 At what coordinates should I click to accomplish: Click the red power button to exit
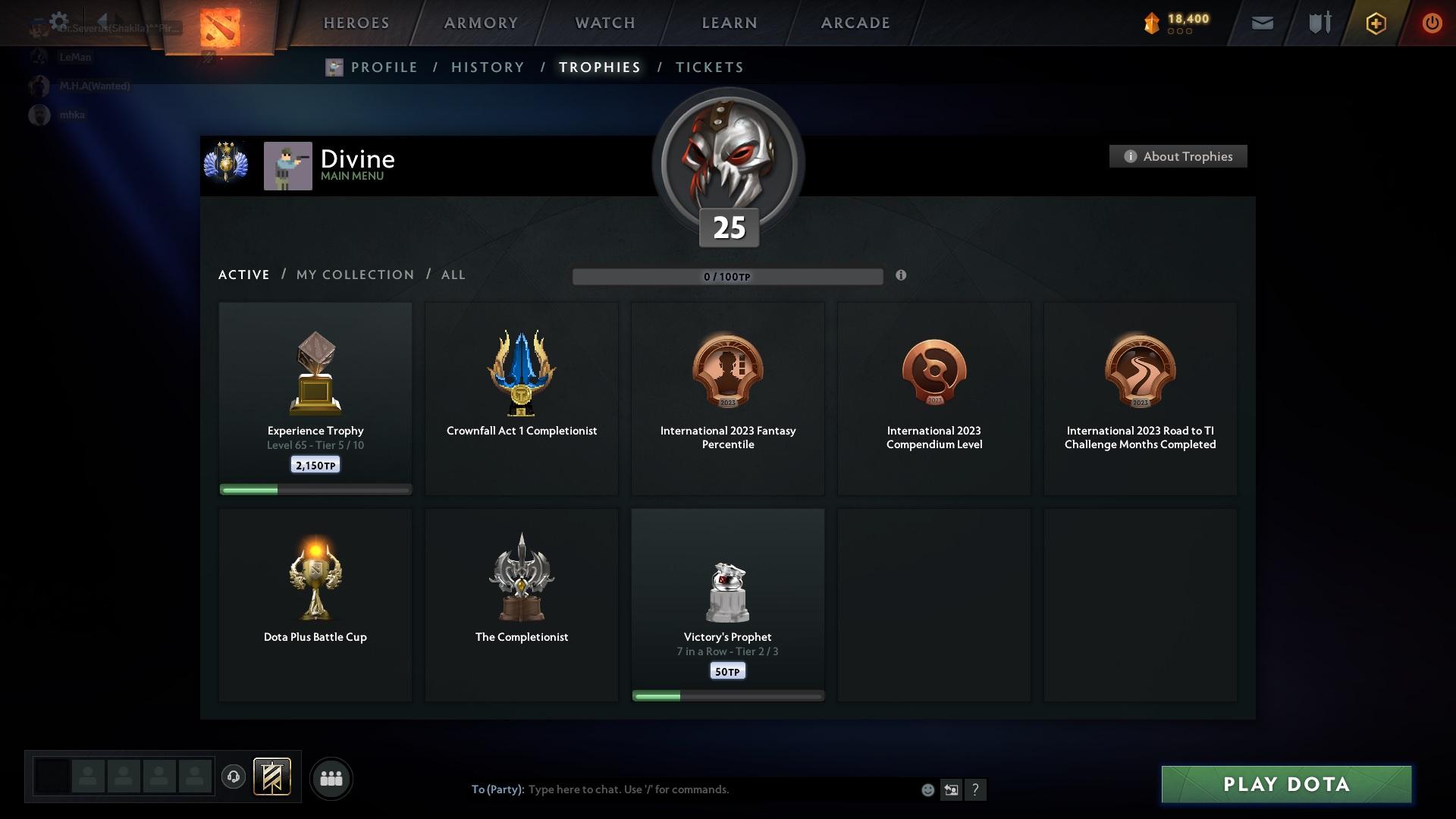coord(1432,23)
